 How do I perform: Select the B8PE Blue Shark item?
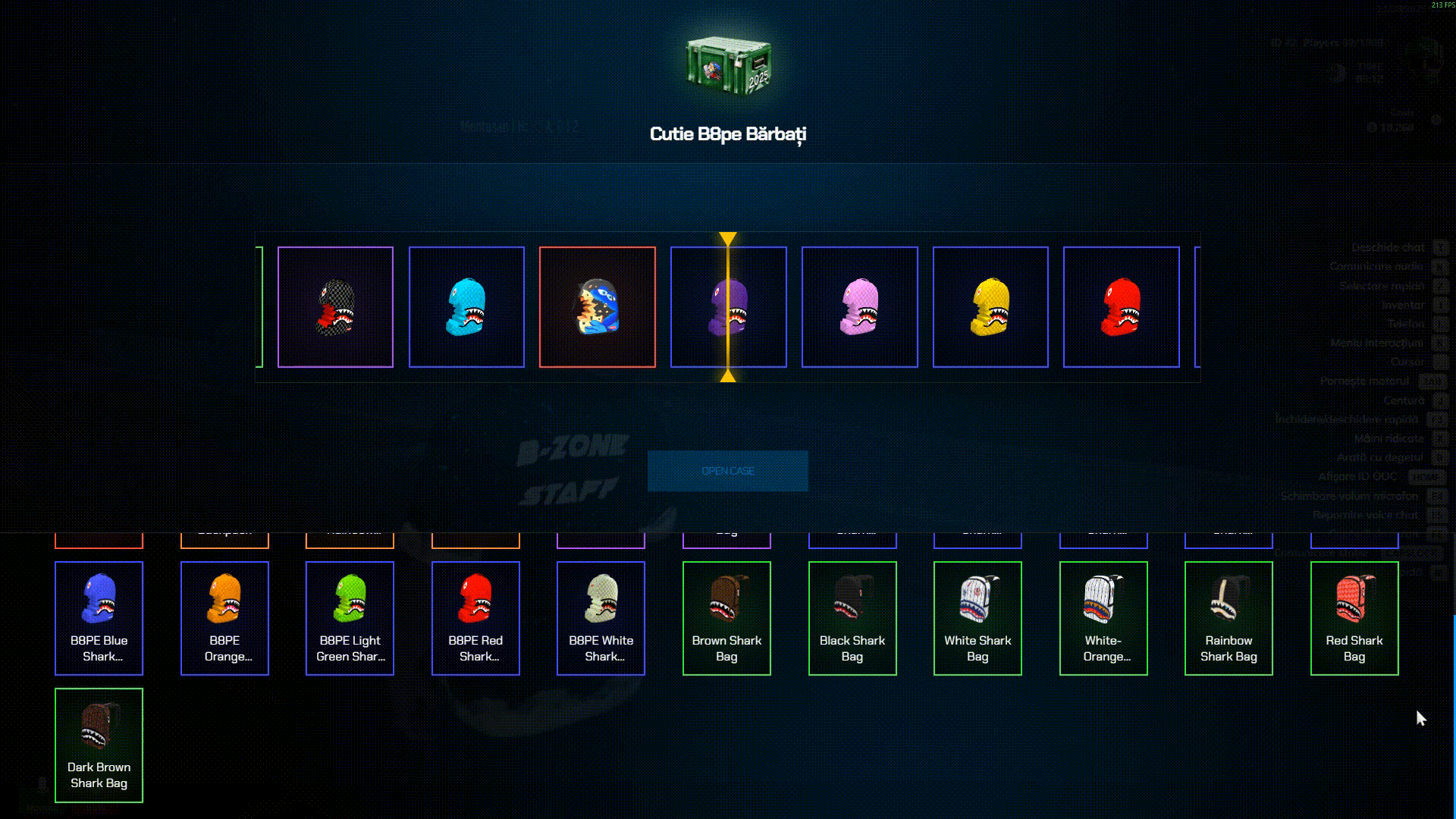(99, 617)
